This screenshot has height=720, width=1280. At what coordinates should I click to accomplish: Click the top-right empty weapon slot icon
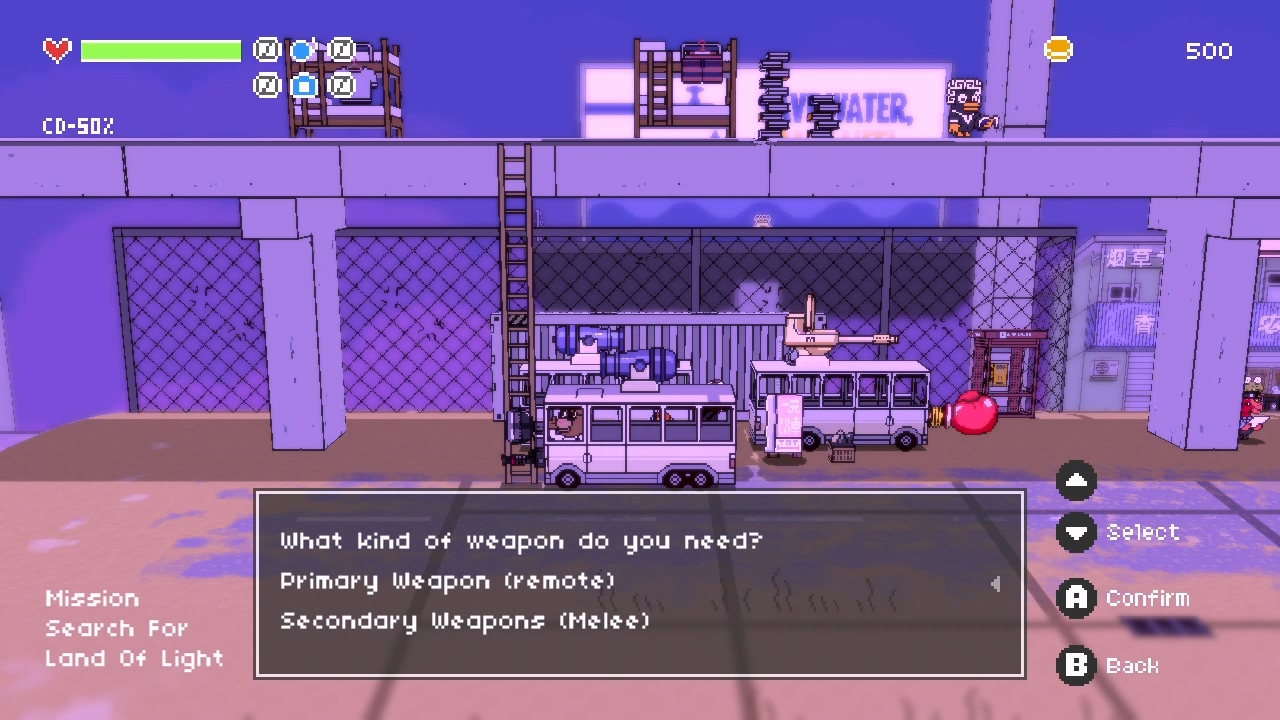coord(341,49)
